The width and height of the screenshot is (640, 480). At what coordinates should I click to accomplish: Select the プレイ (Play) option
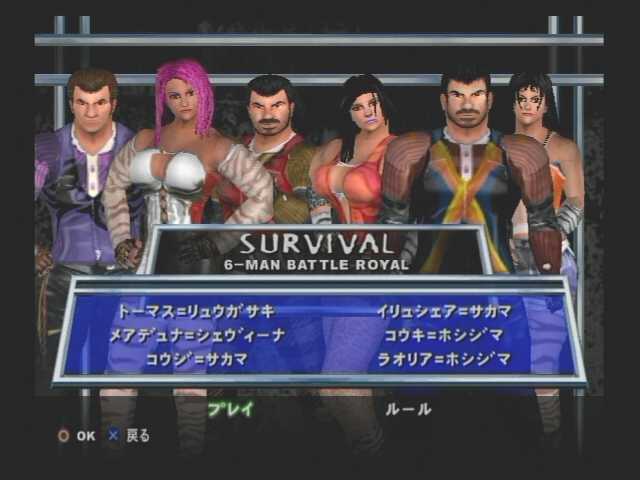tap(230, 408)
